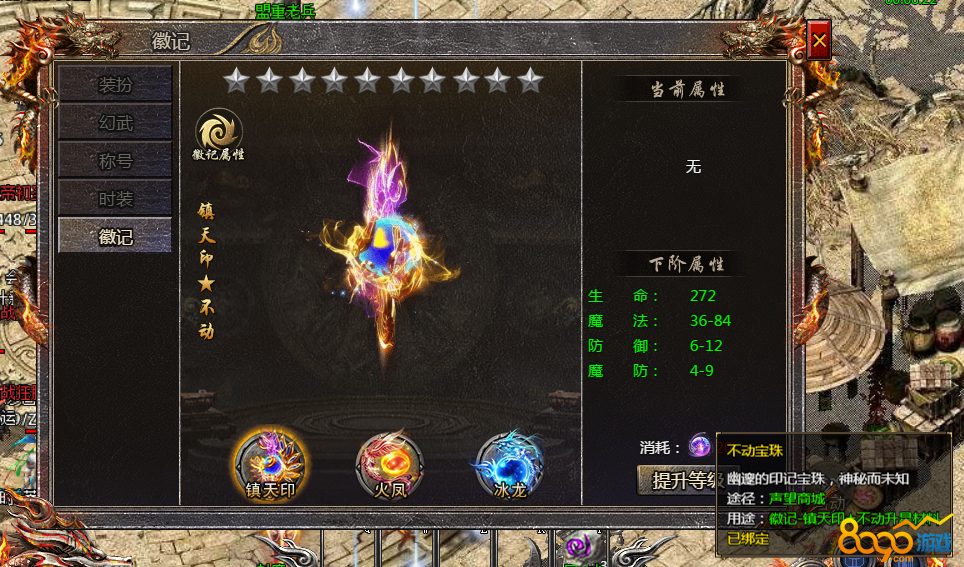This screenshot has height=567, width=964.
Task: Select the 称号 title tab
Action: pyautogui.click(x=115, y=161)
